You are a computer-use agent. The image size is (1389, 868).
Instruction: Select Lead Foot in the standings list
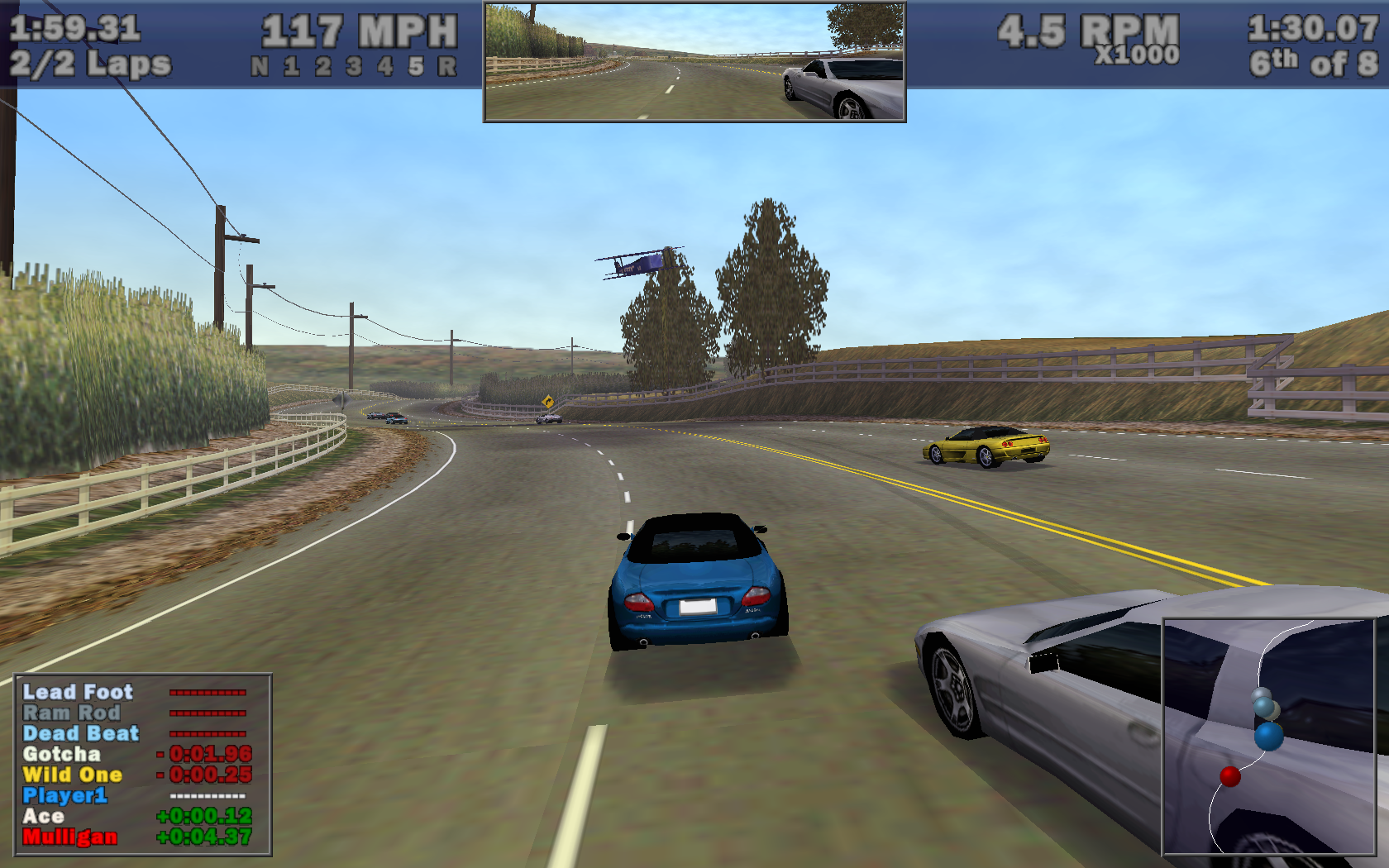point(78,692)
